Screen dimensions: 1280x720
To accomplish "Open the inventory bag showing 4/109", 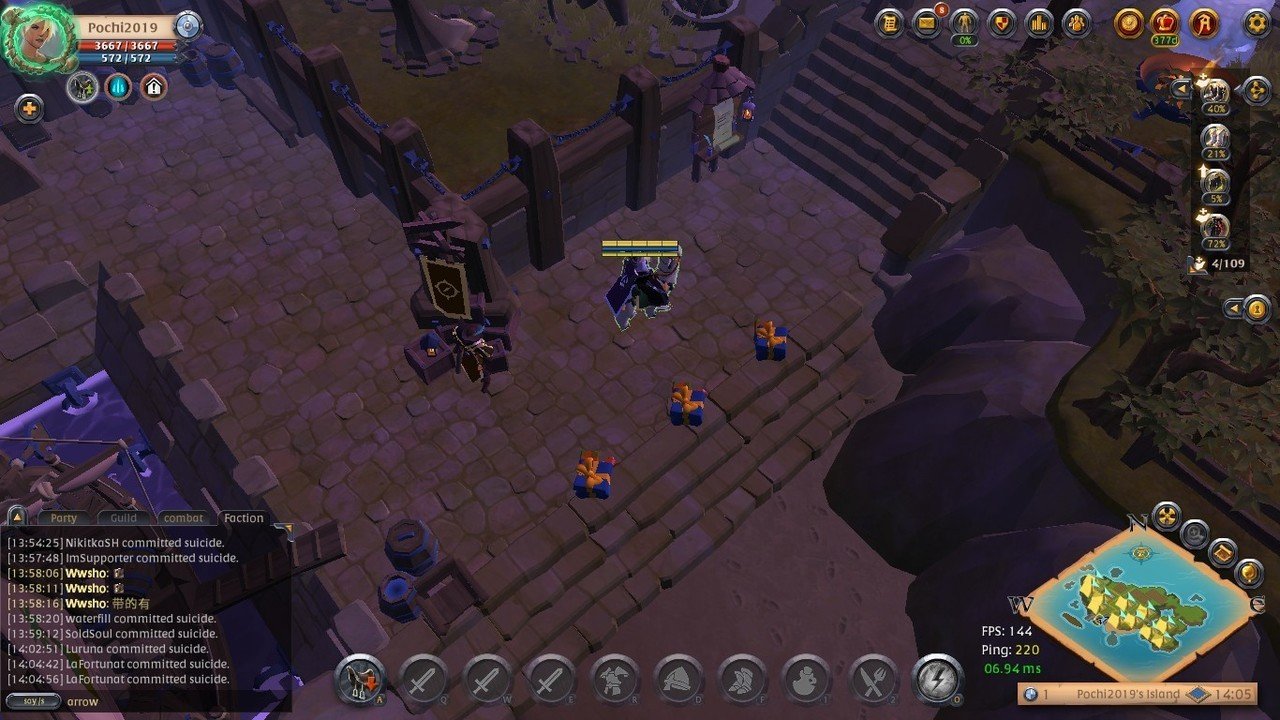I will point(1196,266).
